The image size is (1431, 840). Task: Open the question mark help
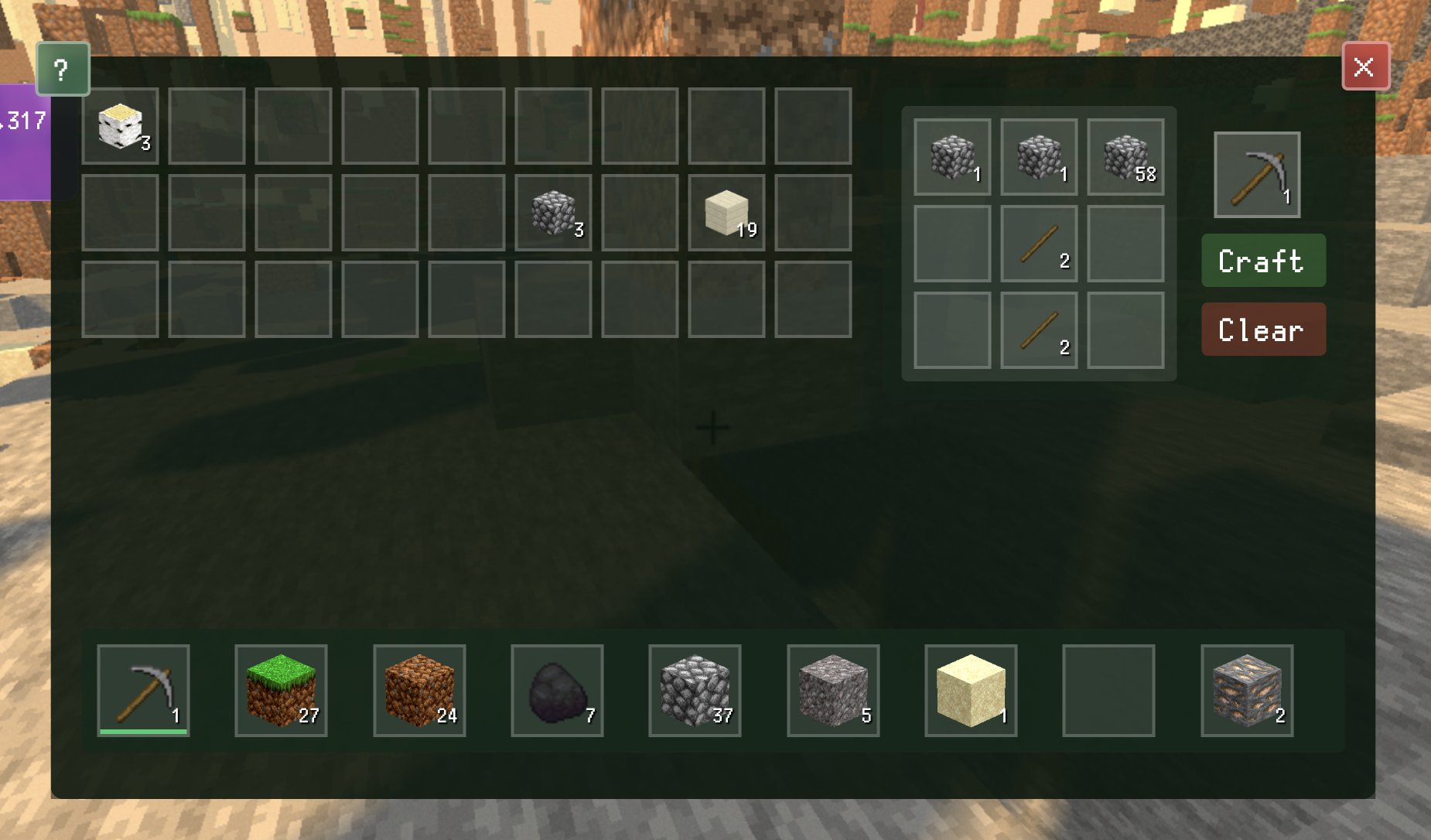[x=62, y=70]
